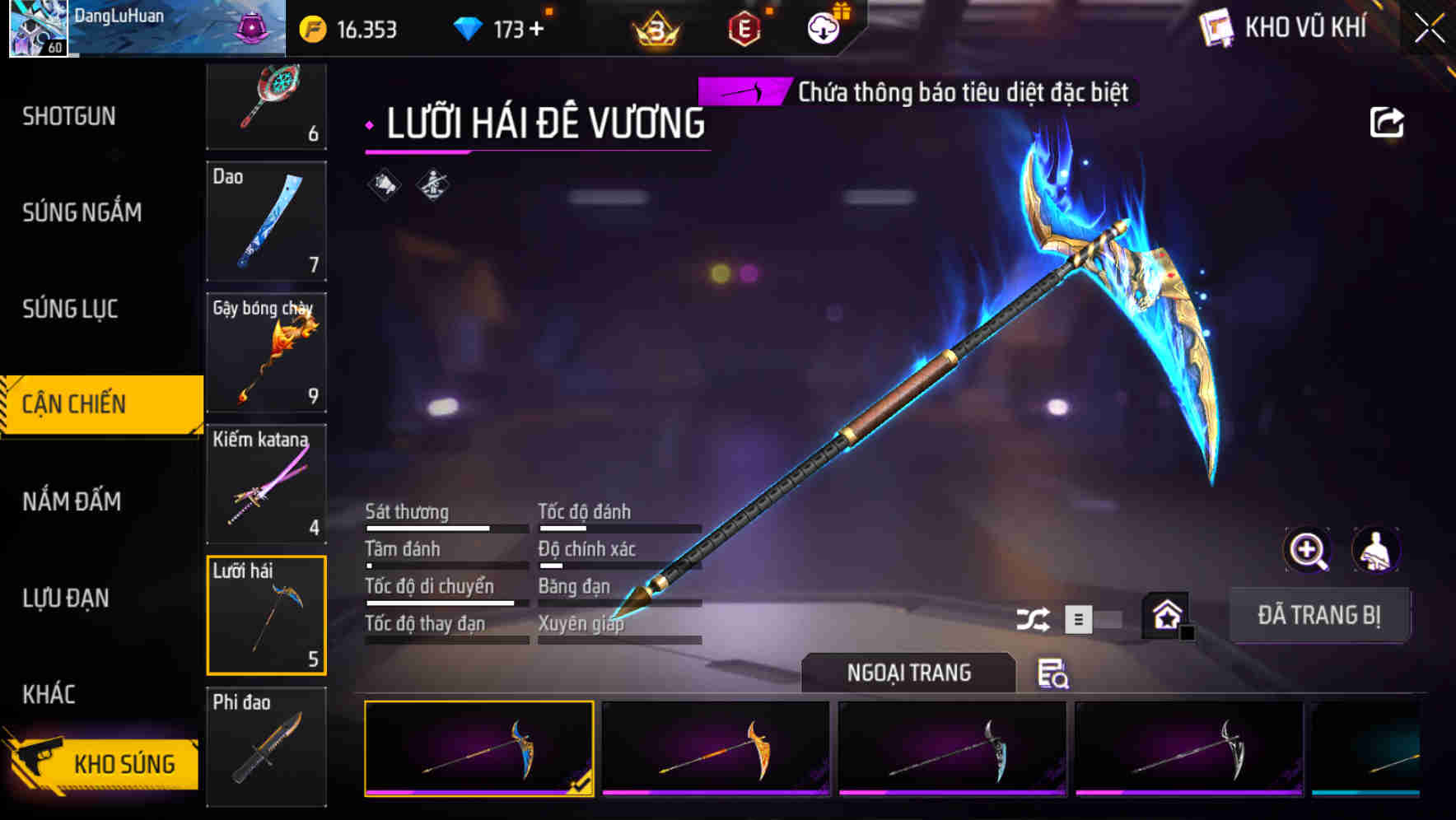Click the Sát thương damage stat bar
This screenshot has height=820, width=1456.
pos(445,527)
